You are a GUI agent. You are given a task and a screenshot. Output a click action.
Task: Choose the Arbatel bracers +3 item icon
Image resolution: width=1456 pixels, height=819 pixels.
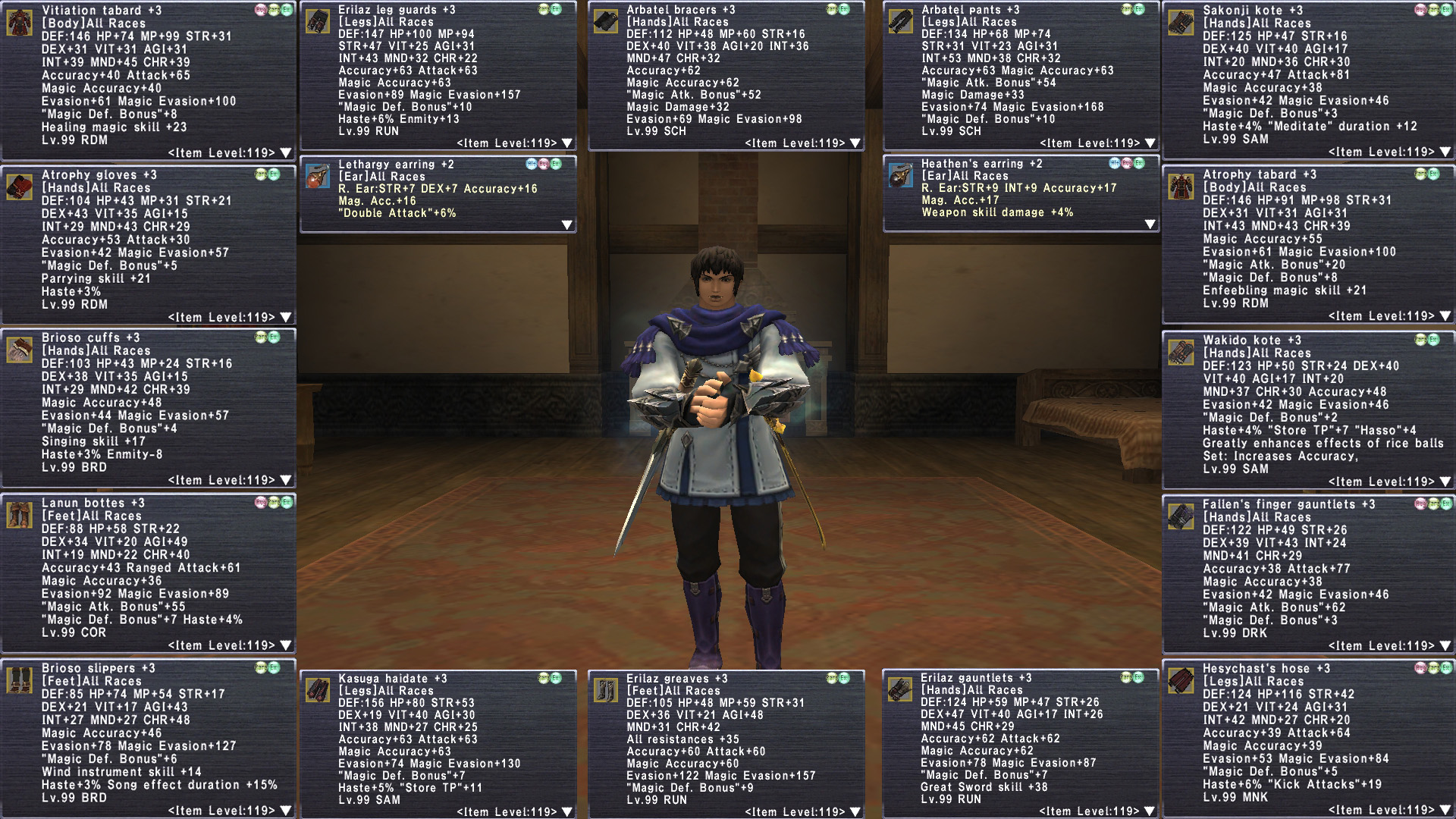(x=605, y=21)
